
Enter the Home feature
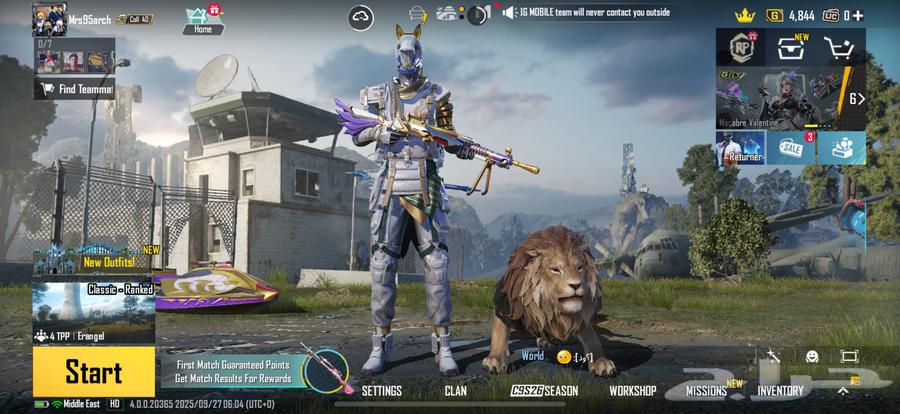pos(203,18)
